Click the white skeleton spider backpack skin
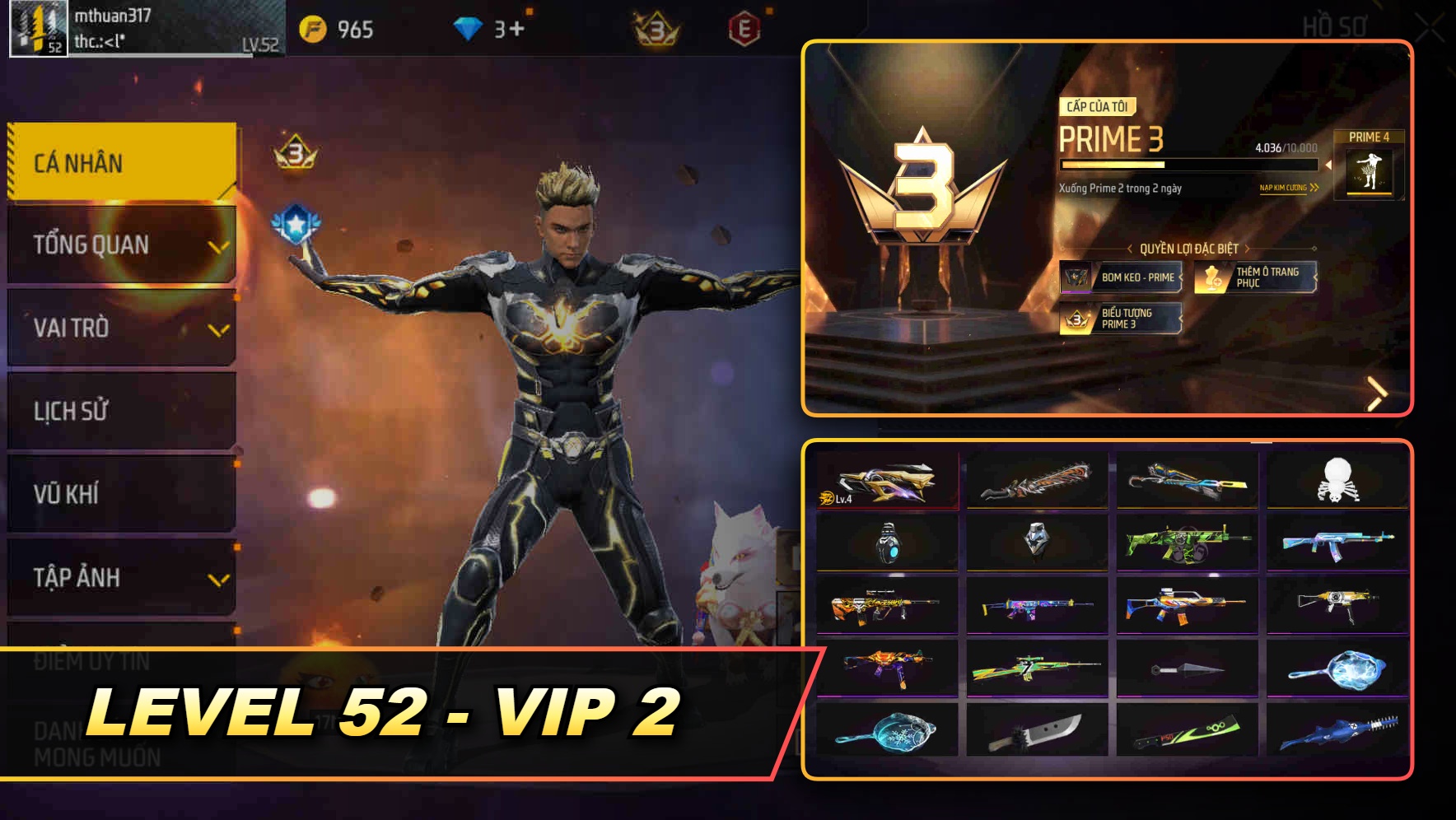 click(1337, 480)
